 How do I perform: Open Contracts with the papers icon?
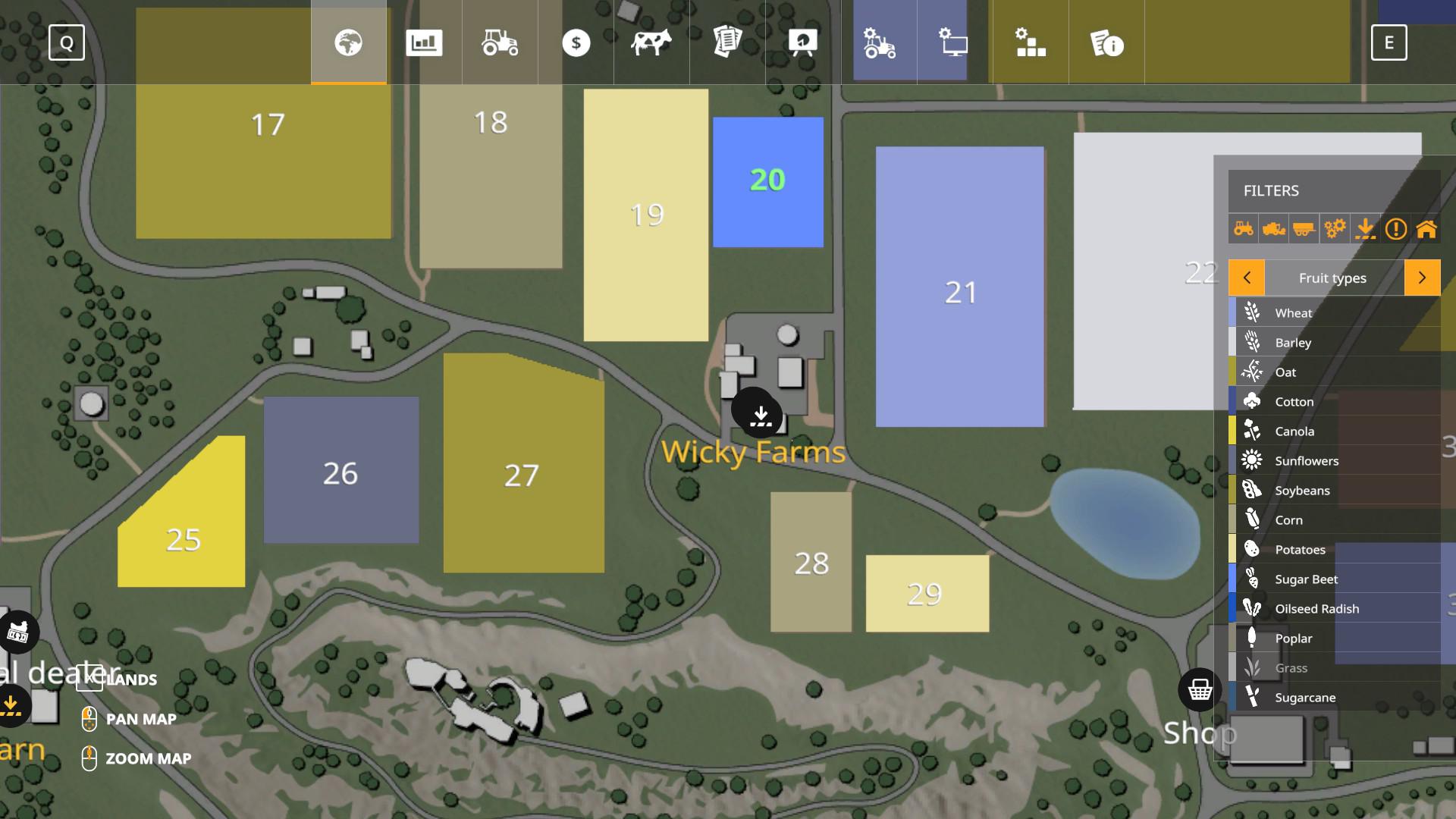pyautogui.click(x=726, y=43)
